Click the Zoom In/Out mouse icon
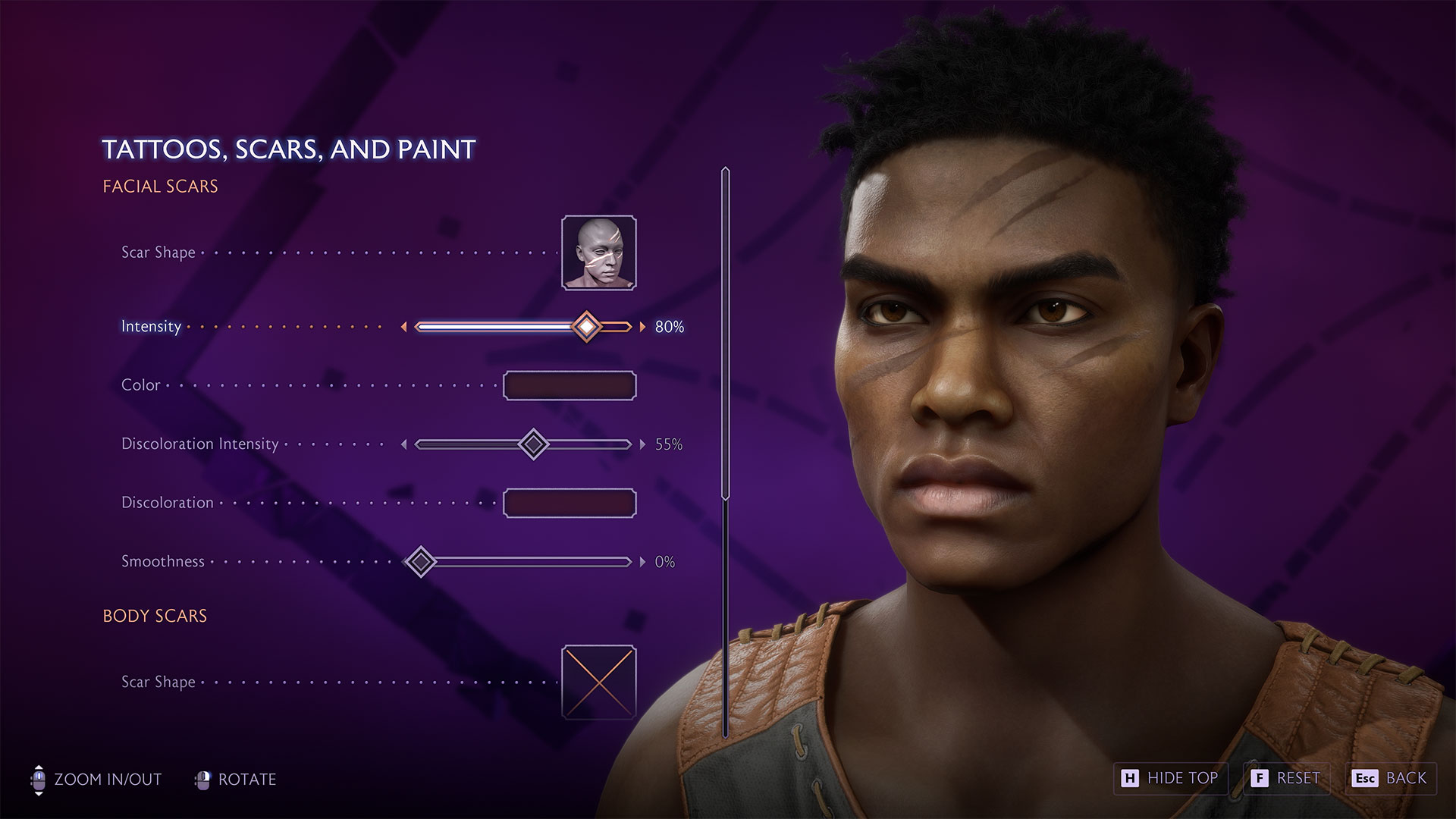The height and width of the screenshot is (819, 1456). [39, 779]
